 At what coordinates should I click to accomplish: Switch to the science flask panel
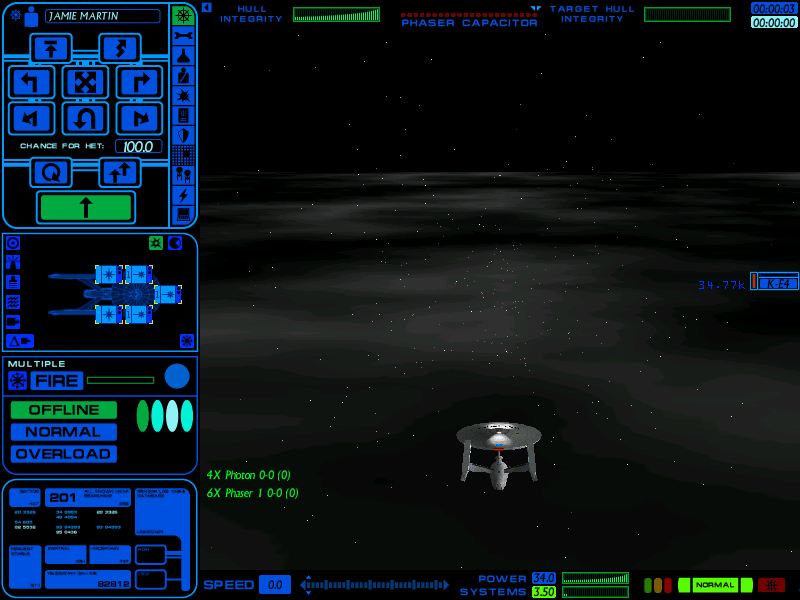(183, 55)
